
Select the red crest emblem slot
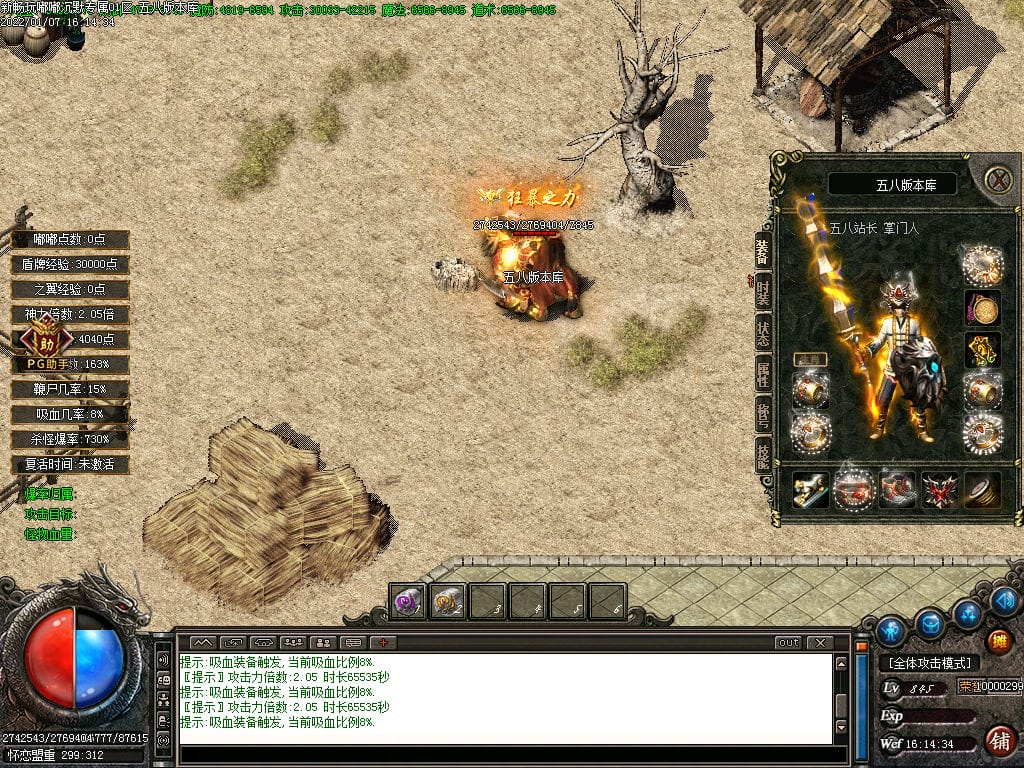click(939, 490)
